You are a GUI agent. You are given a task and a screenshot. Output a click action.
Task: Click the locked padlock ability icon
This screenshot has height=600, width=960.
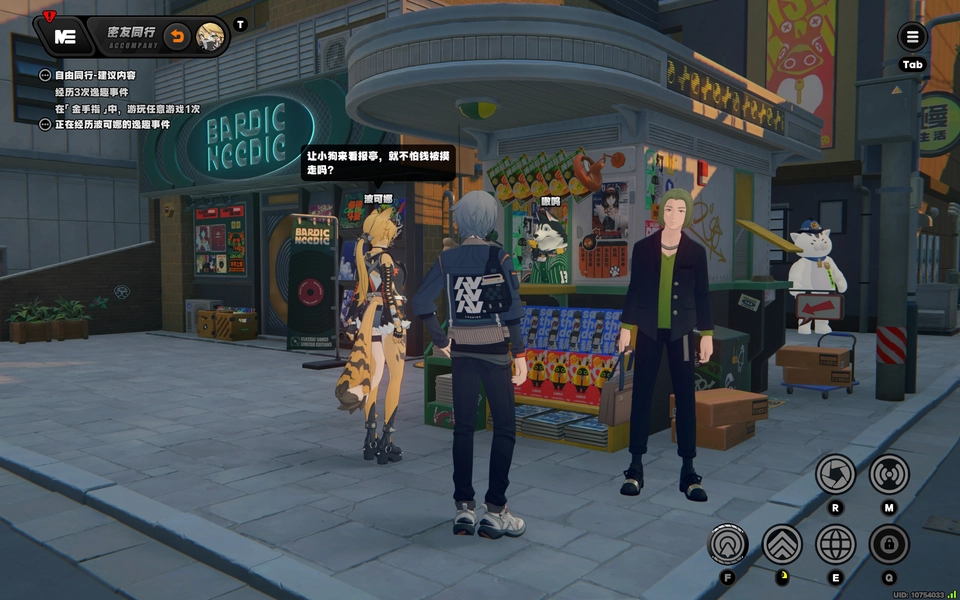pyautogui.click(x=889, y=545)
